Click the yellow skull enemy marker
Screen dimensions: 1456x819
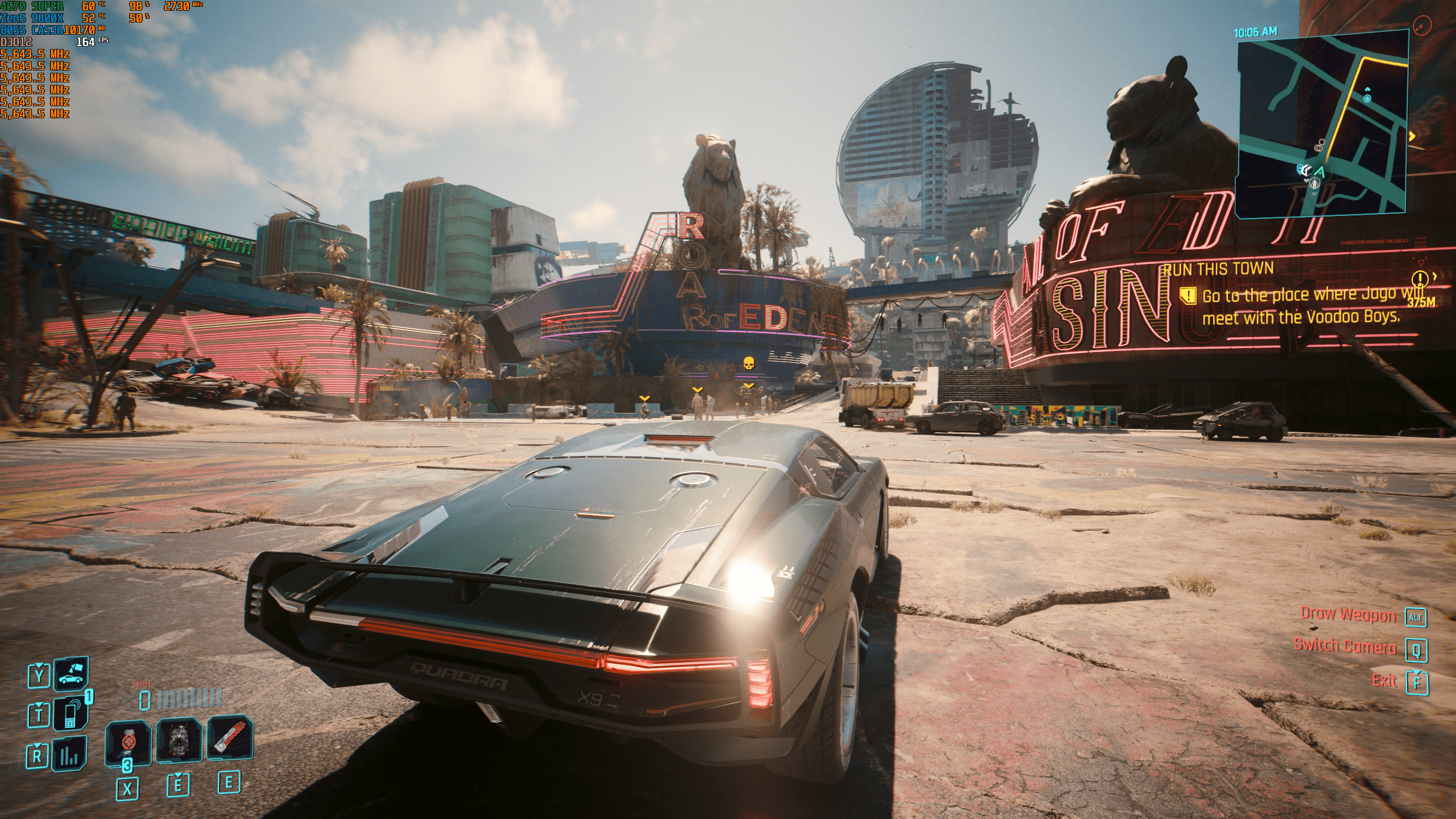point(748,363)
